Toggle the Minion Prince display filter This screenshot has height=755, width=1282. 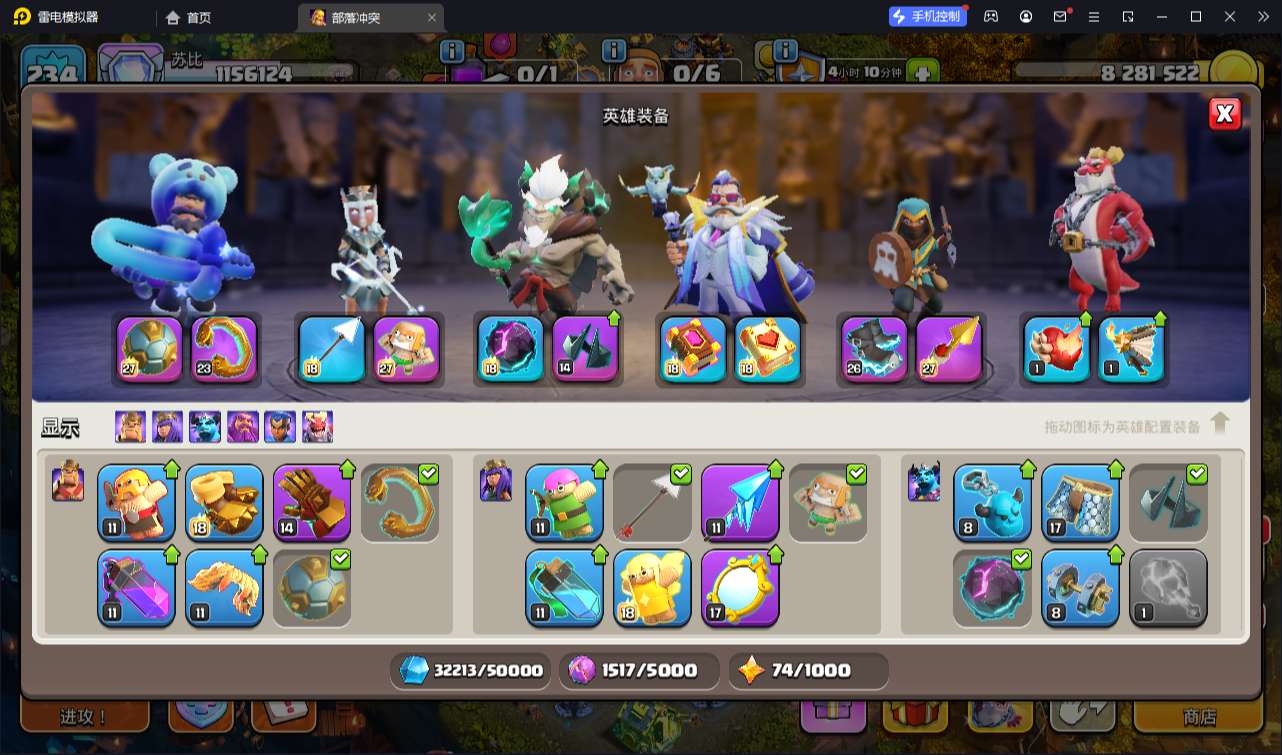coord(205,427)
